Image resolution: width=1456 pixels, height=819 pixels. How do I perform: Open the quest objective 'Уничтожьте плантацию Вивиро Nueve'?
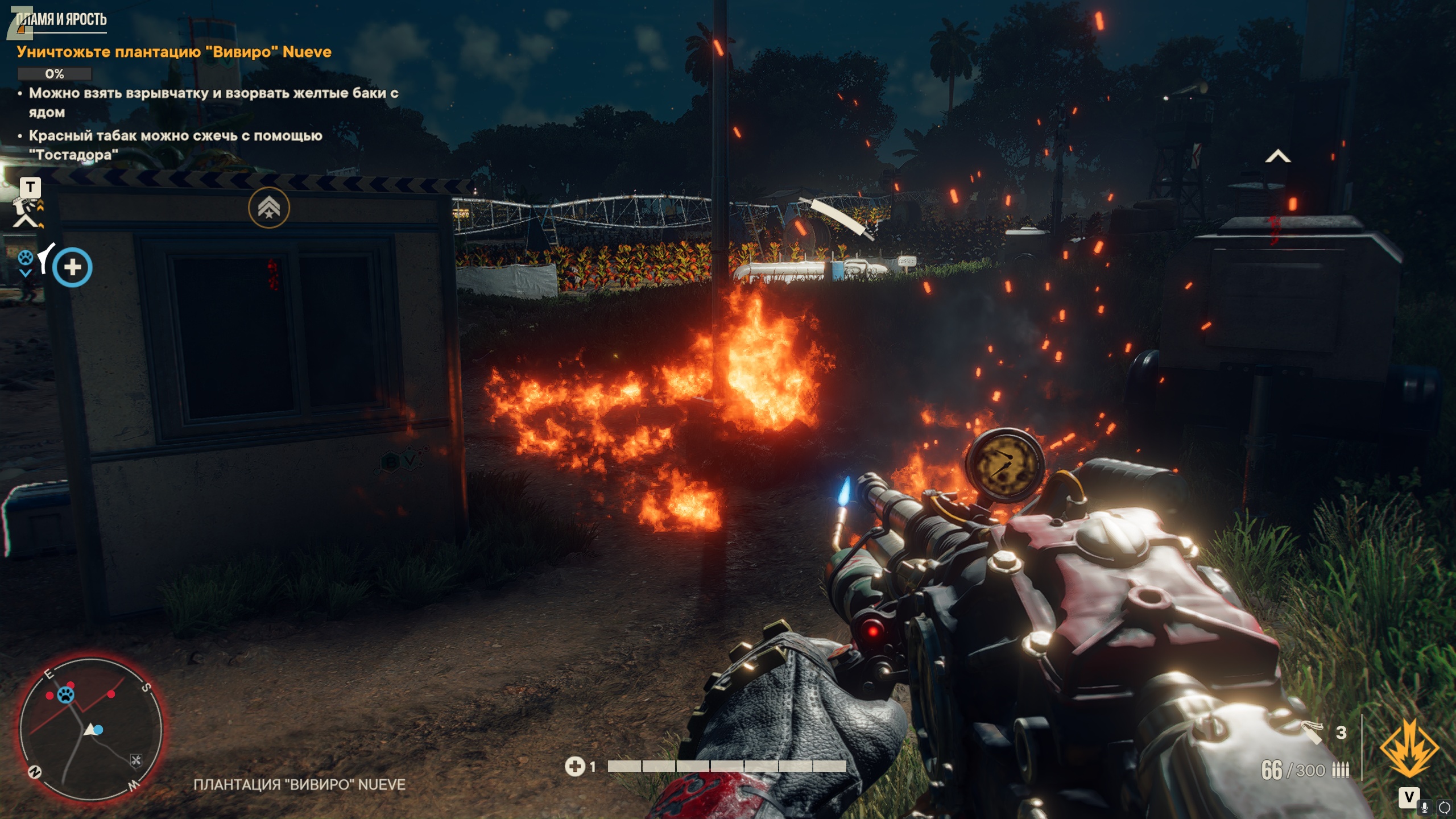(x=173, y=52)
